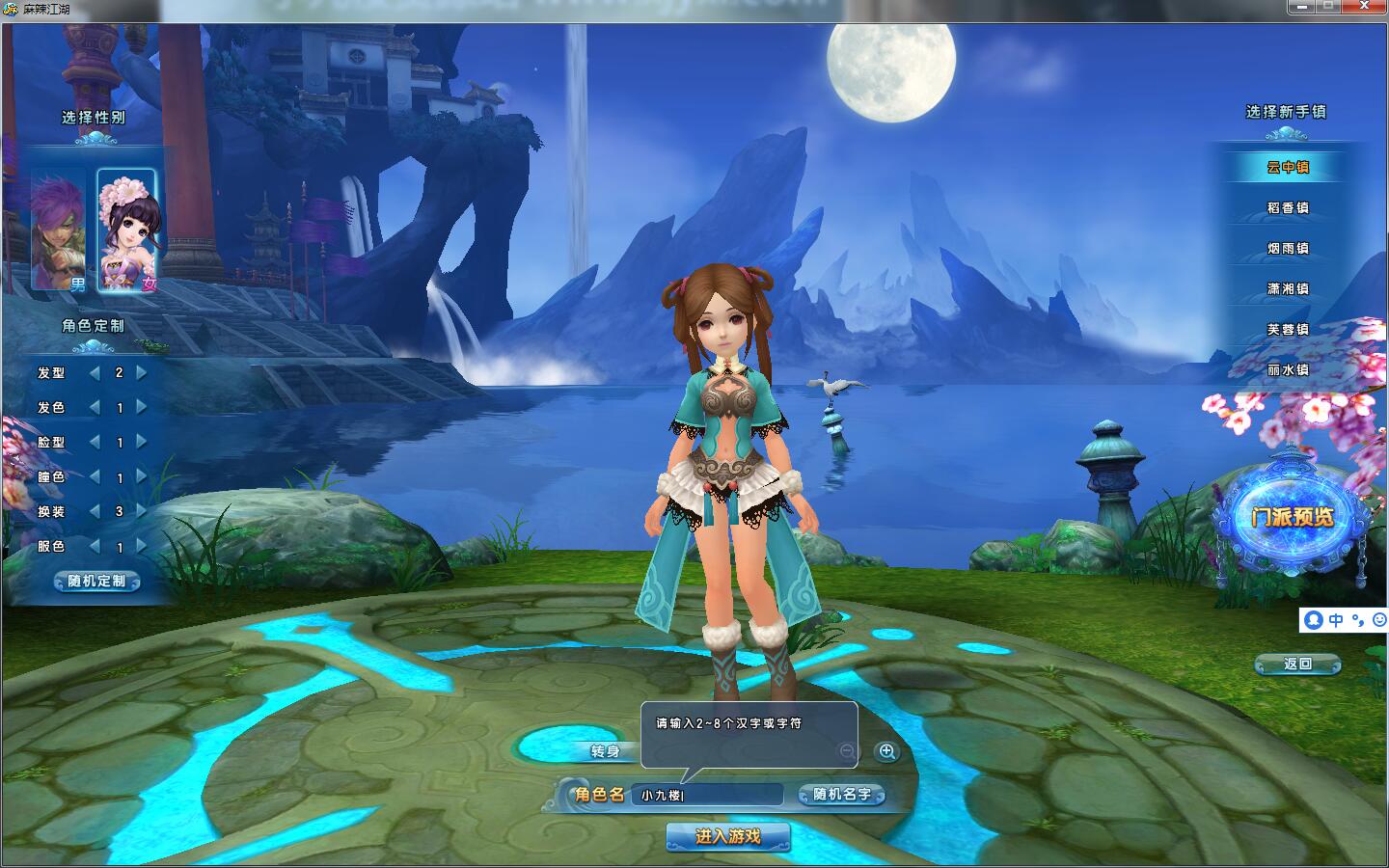
Task: Click next arrow for 发型 hairstyle
Action: pyautogui.click(x=143, y=372)
